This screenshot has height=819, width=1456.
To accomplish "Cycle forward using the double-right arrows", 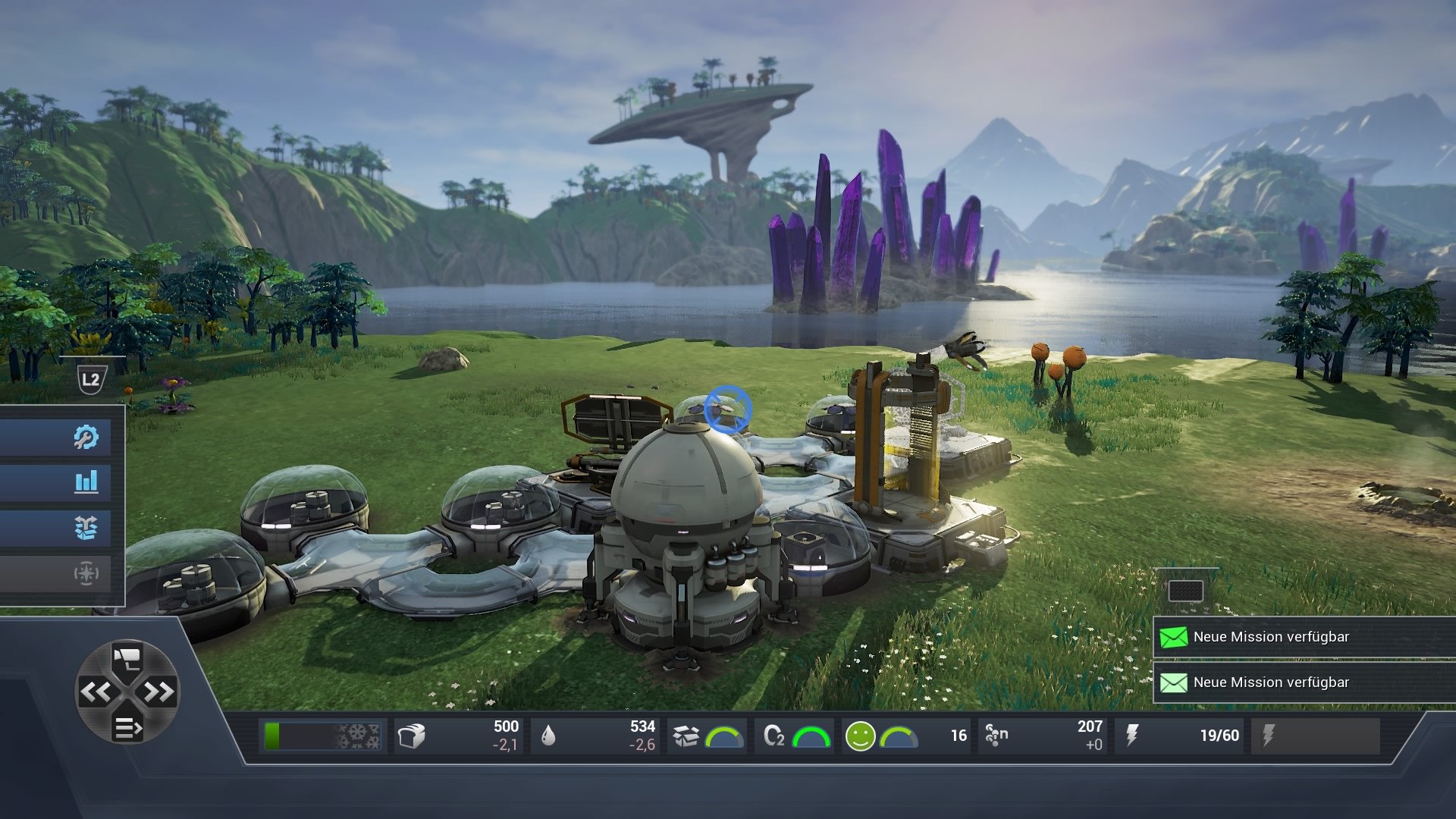I will click(x=159, y=692).
